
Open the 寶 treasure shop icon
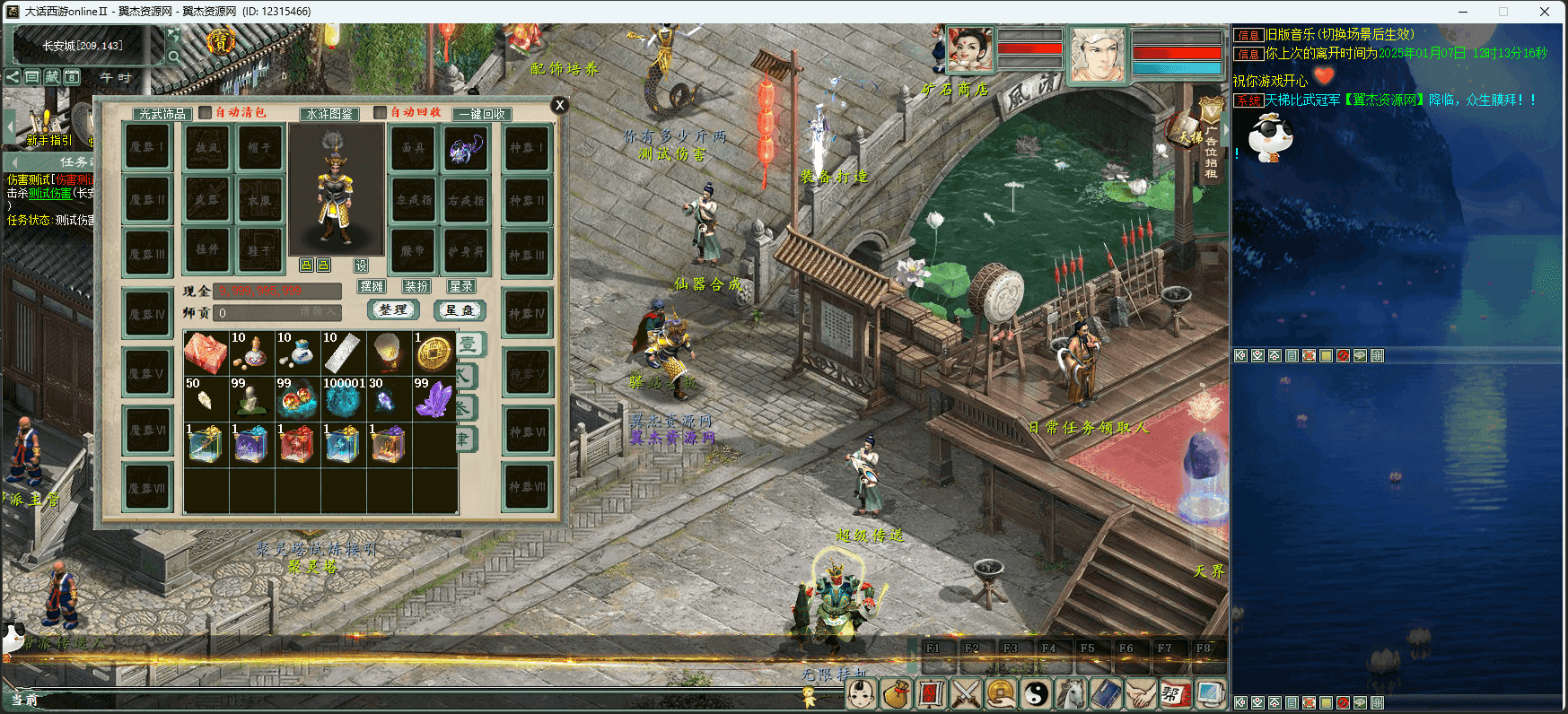coord(221,41)
